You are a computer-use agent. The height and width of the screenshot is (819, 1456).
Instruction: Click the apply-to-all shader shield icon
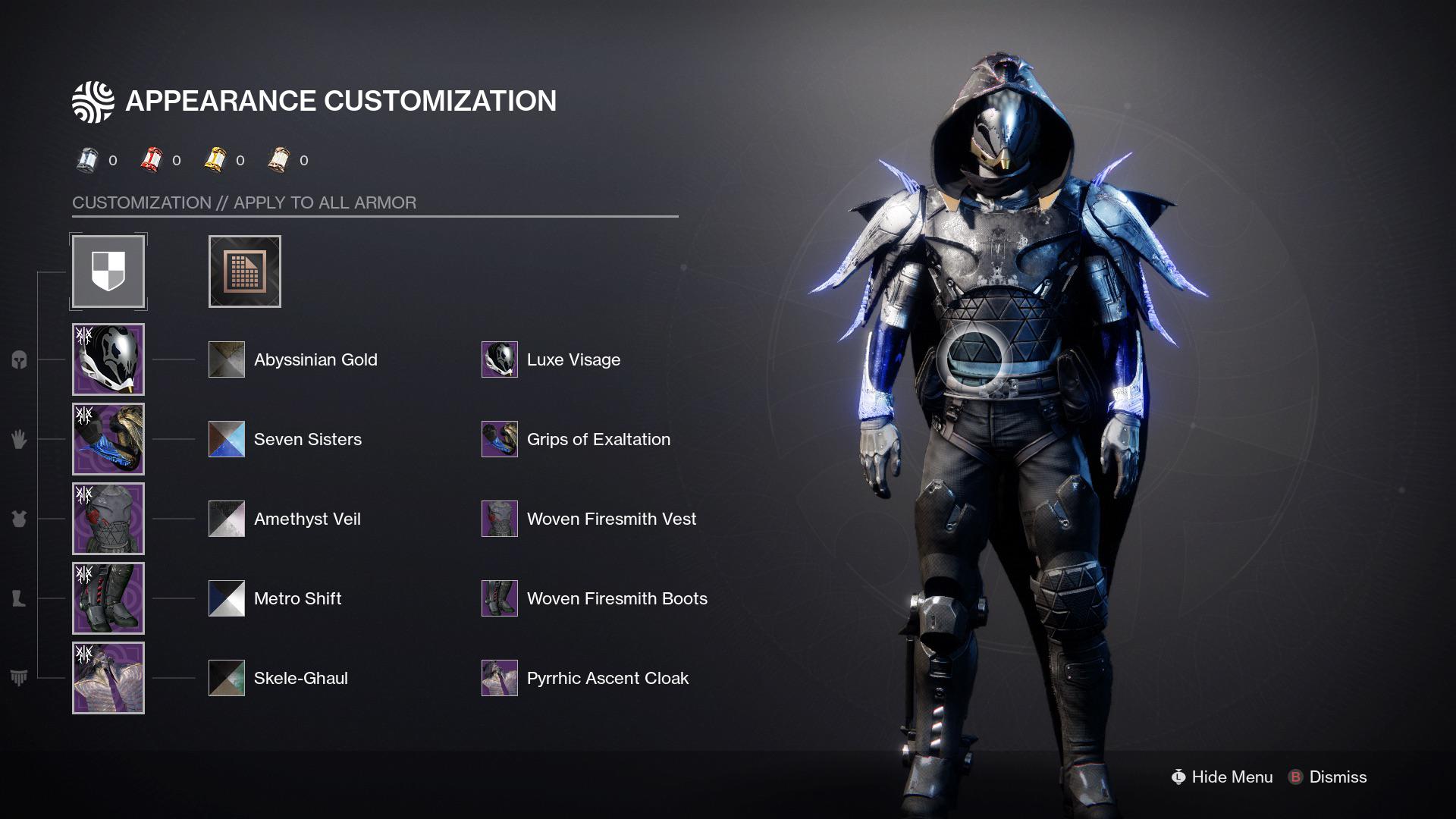[x=108, y=271]
